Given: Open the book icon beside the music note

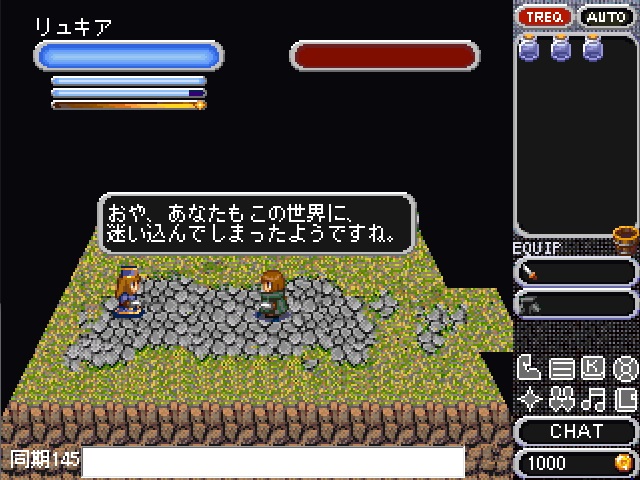Looking at the screenshot, I should 625,400.
